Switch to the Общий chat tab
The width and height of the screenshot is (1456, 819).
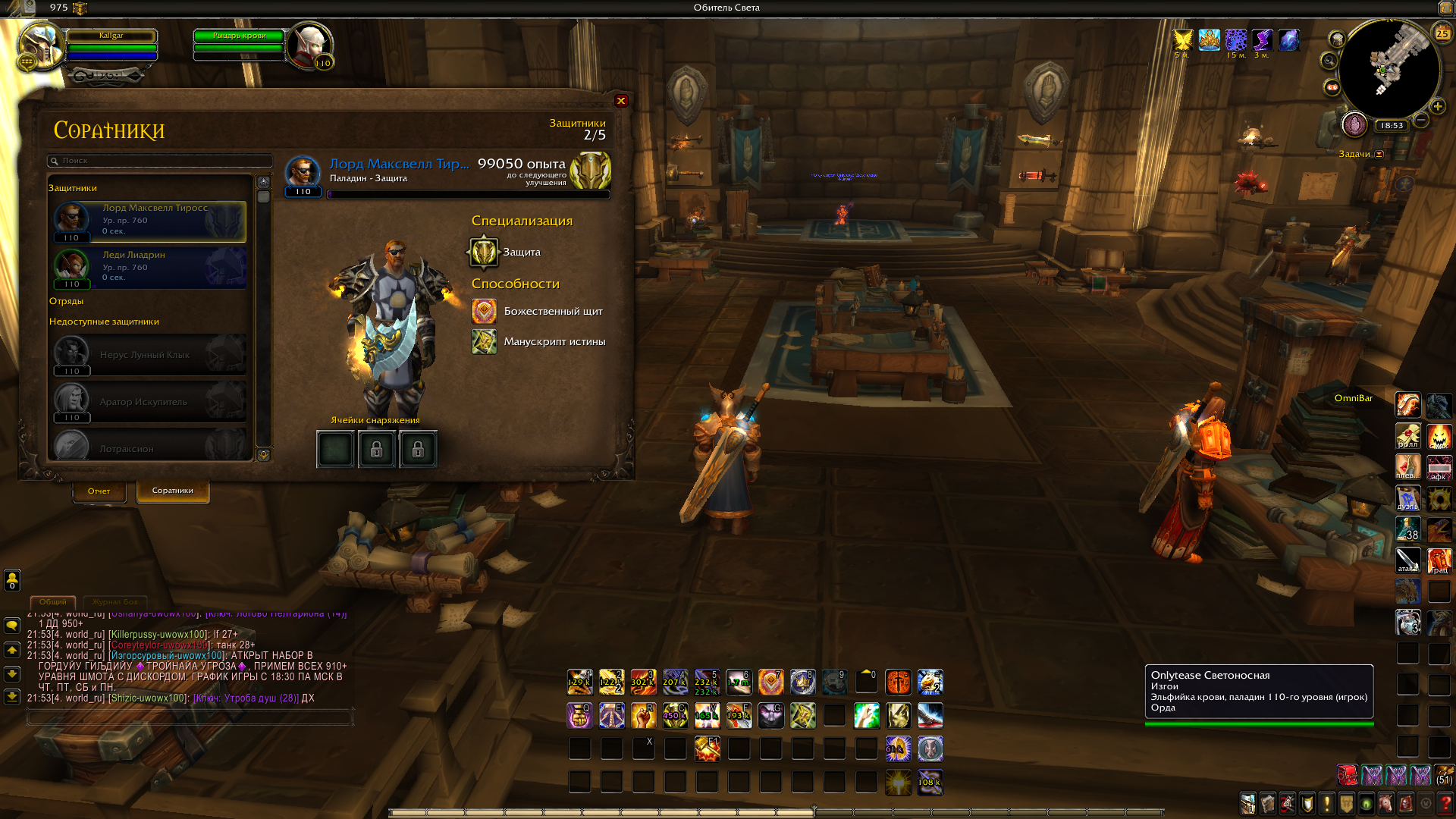point(53,601)
